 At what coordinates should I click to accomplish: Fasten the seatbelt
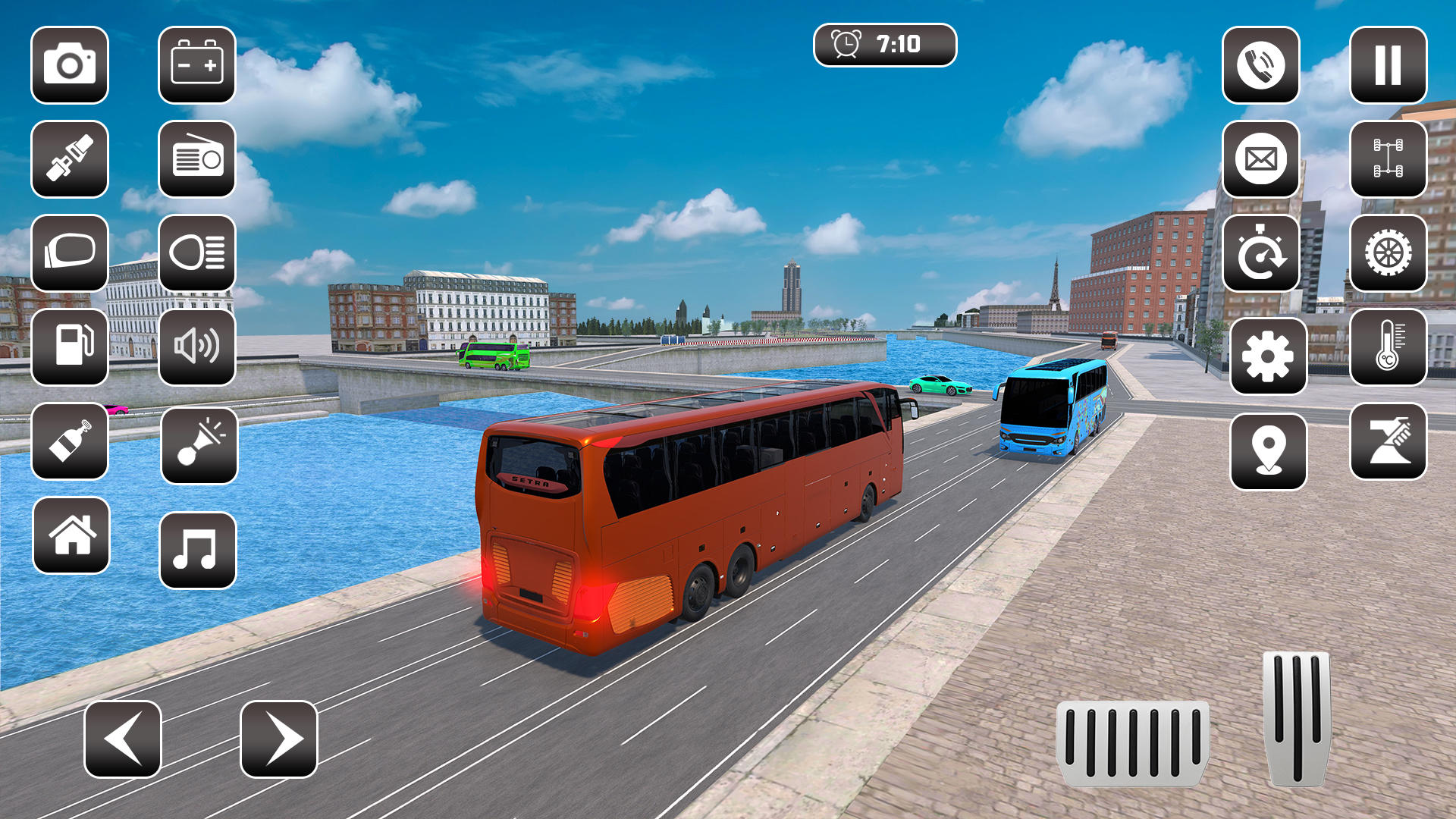pos(69,160)
